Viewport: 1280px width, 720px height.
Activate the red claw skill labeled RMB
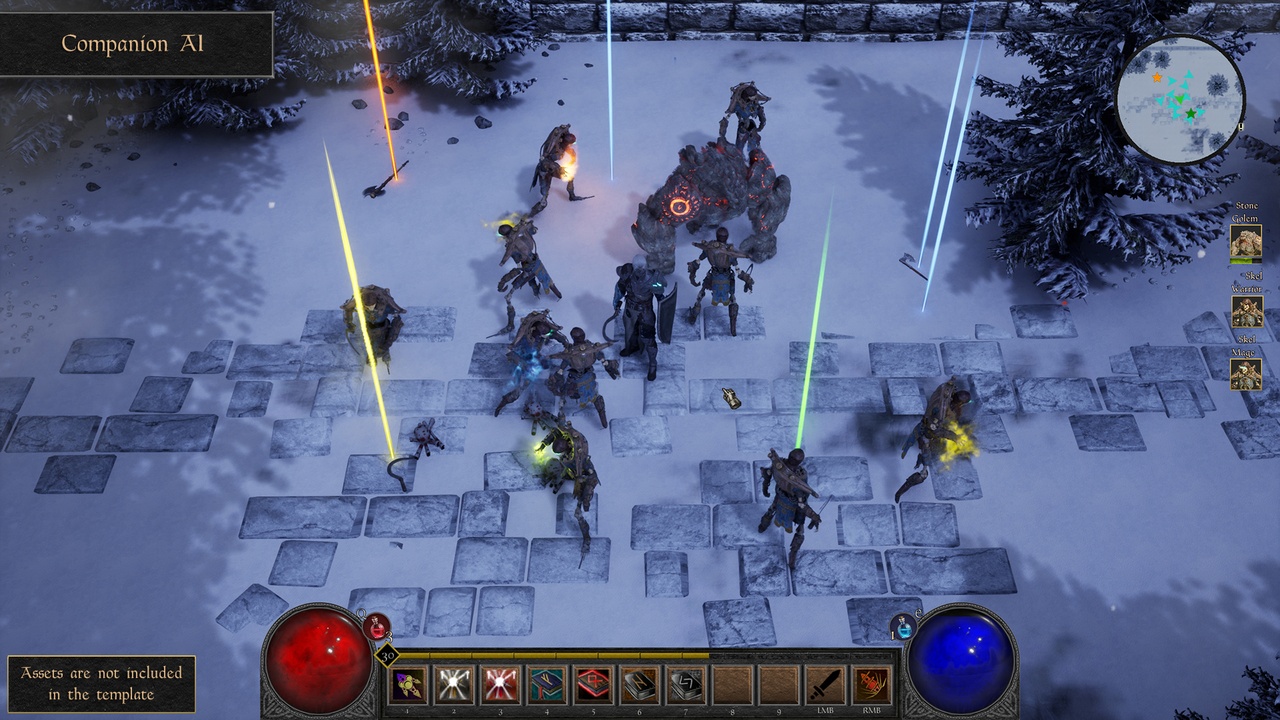[872, 685]
